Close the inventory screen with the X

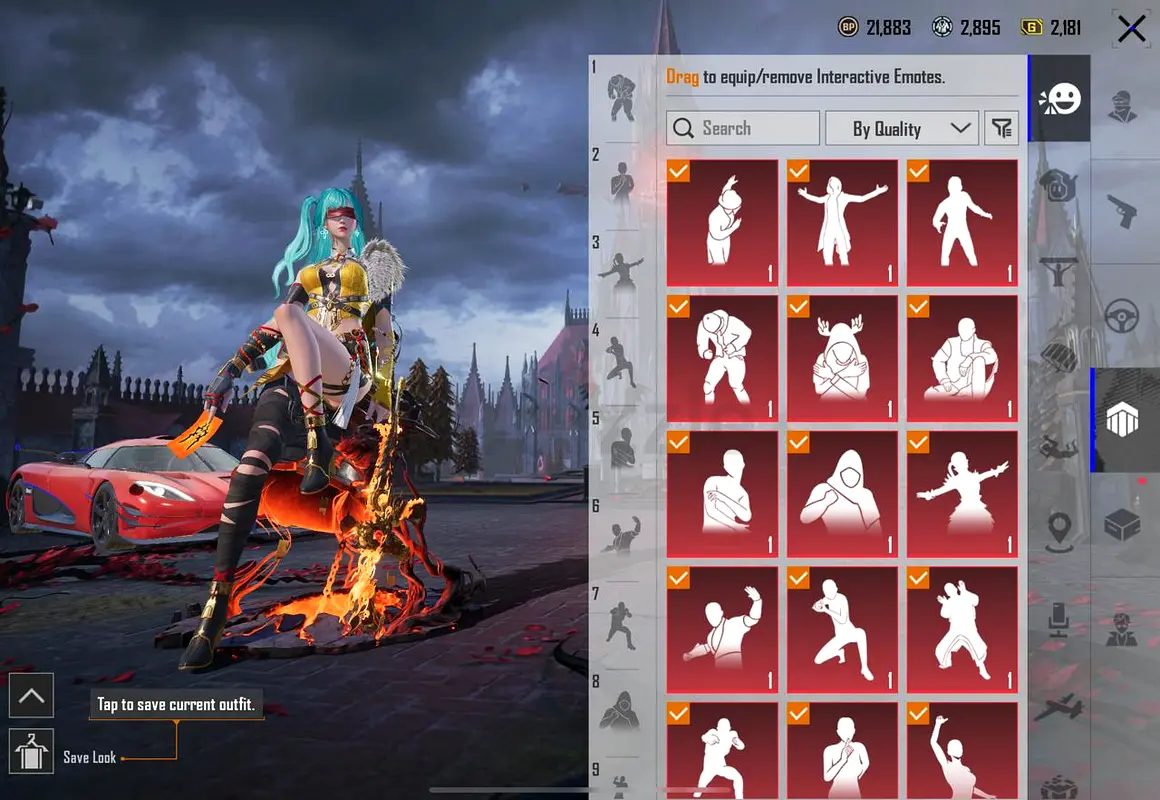pyautogui.click(x=1131, y=29)
